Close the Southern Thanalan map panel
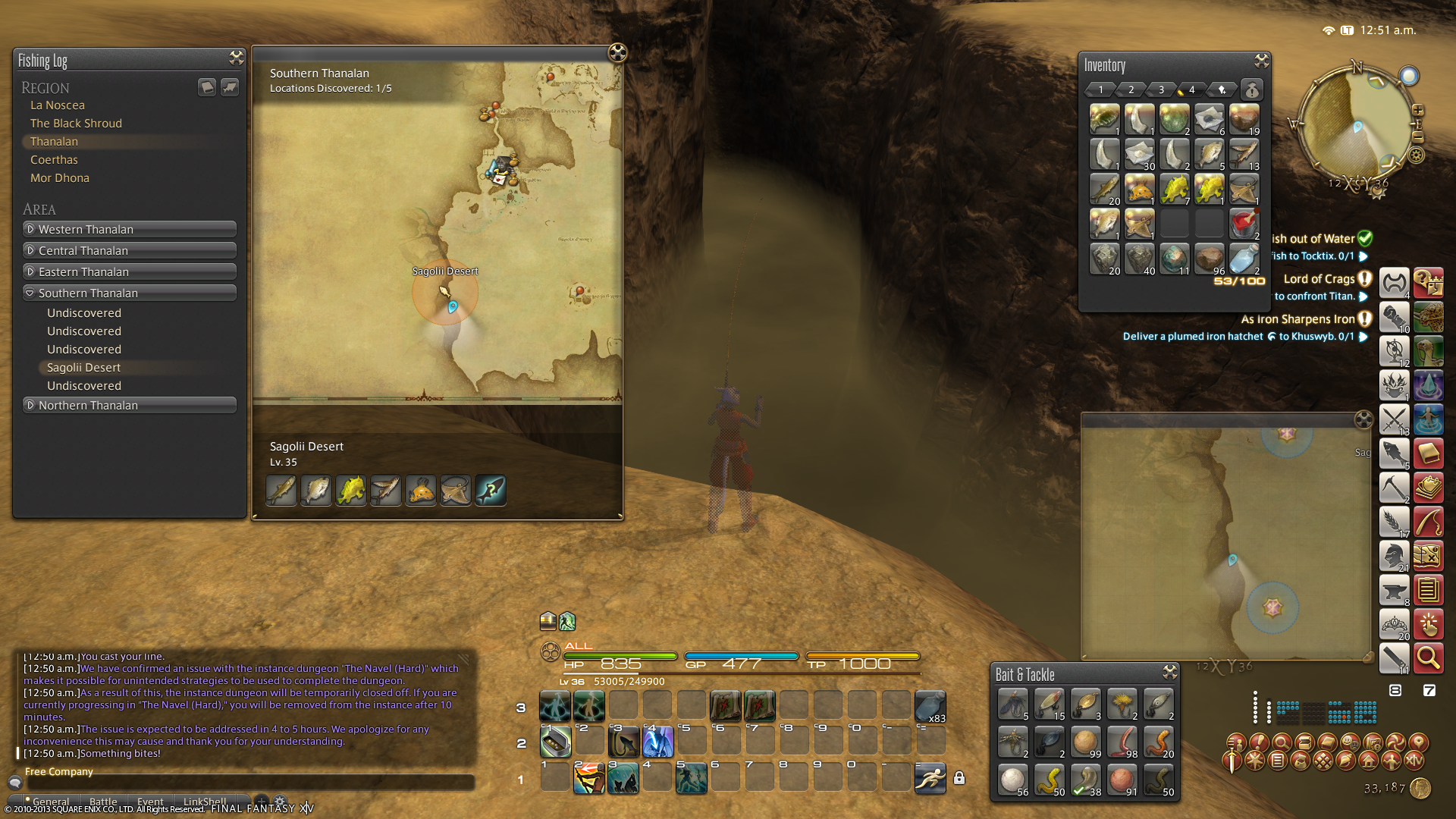This screenshot has height=819, width=1456. 617,52
